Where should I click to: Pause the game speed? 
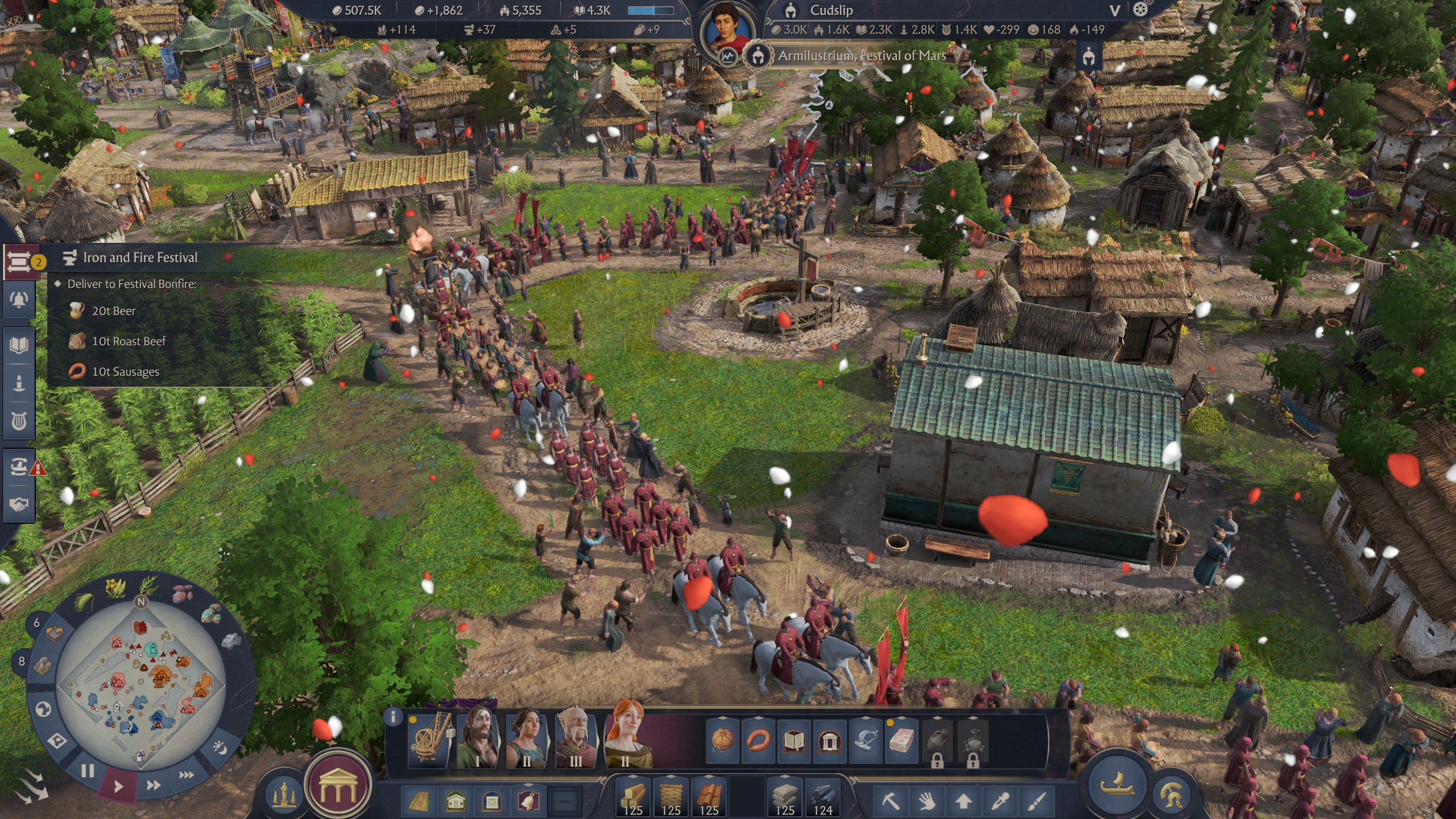click(x=87, y=771)
